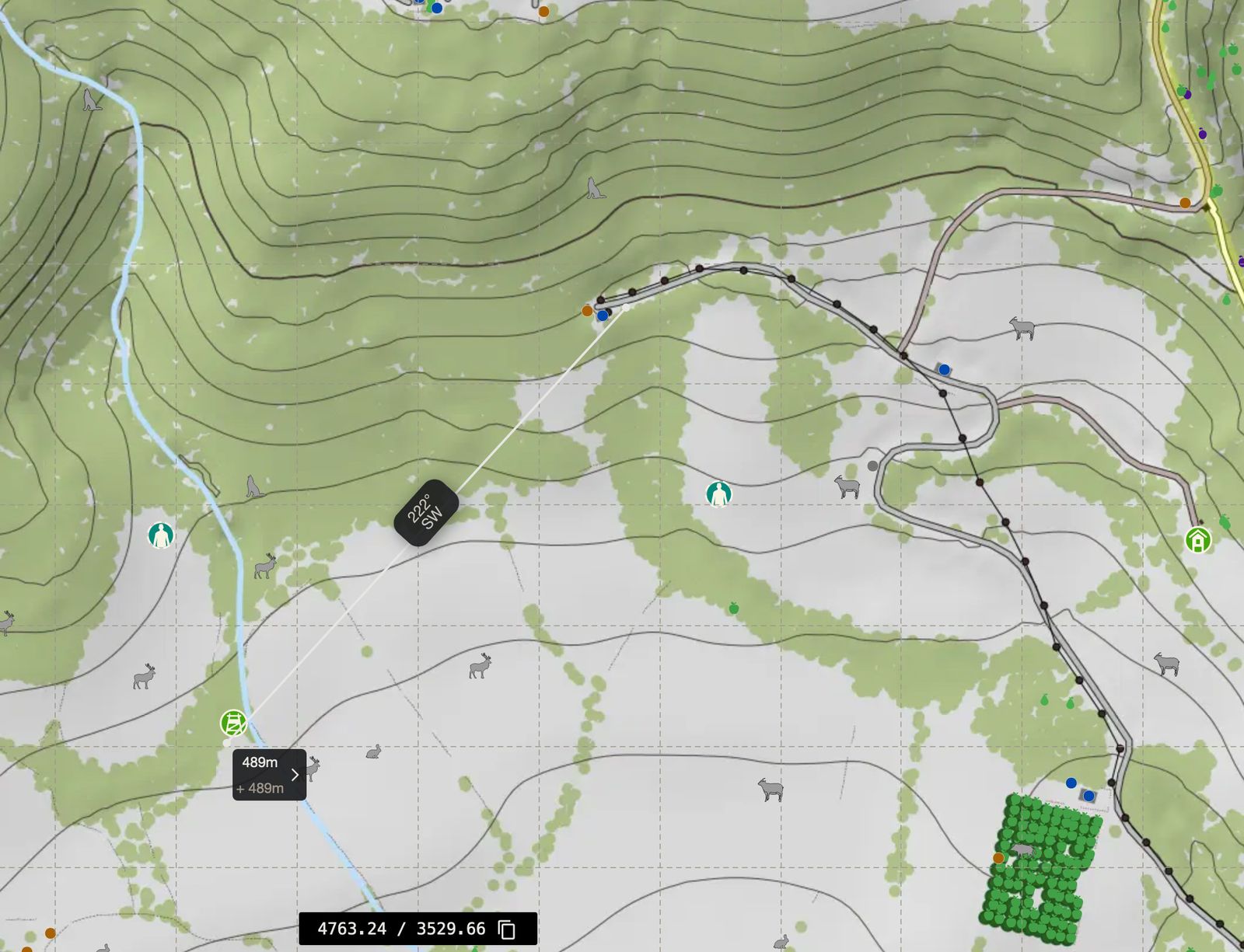The height and width of the screenshot is (952, 1244).
Task: Select the left-side lookout person icon
Action: (159, 535)
